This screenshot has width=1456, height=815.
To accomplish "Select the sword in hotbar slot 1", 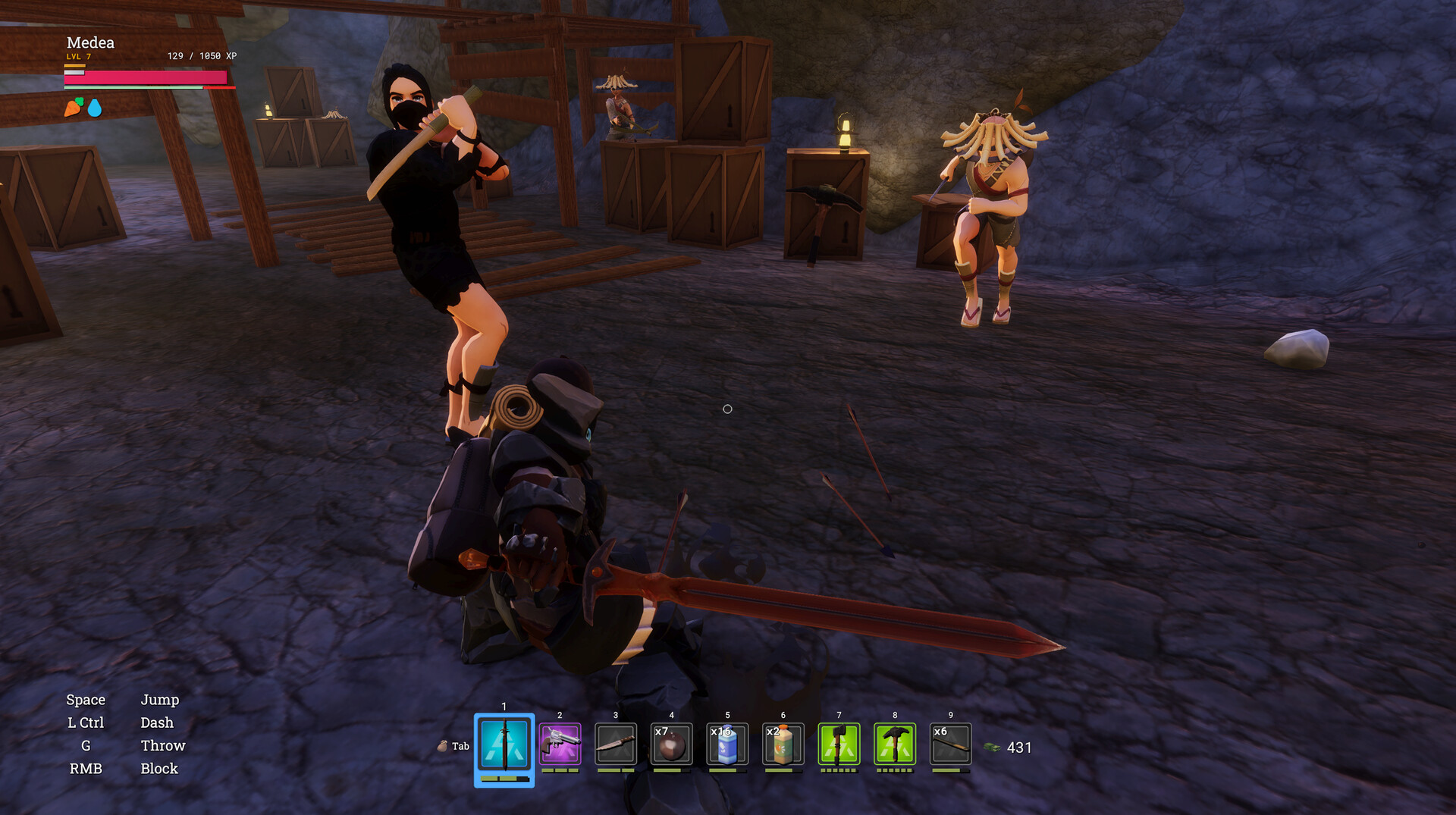I will (504, 746).
